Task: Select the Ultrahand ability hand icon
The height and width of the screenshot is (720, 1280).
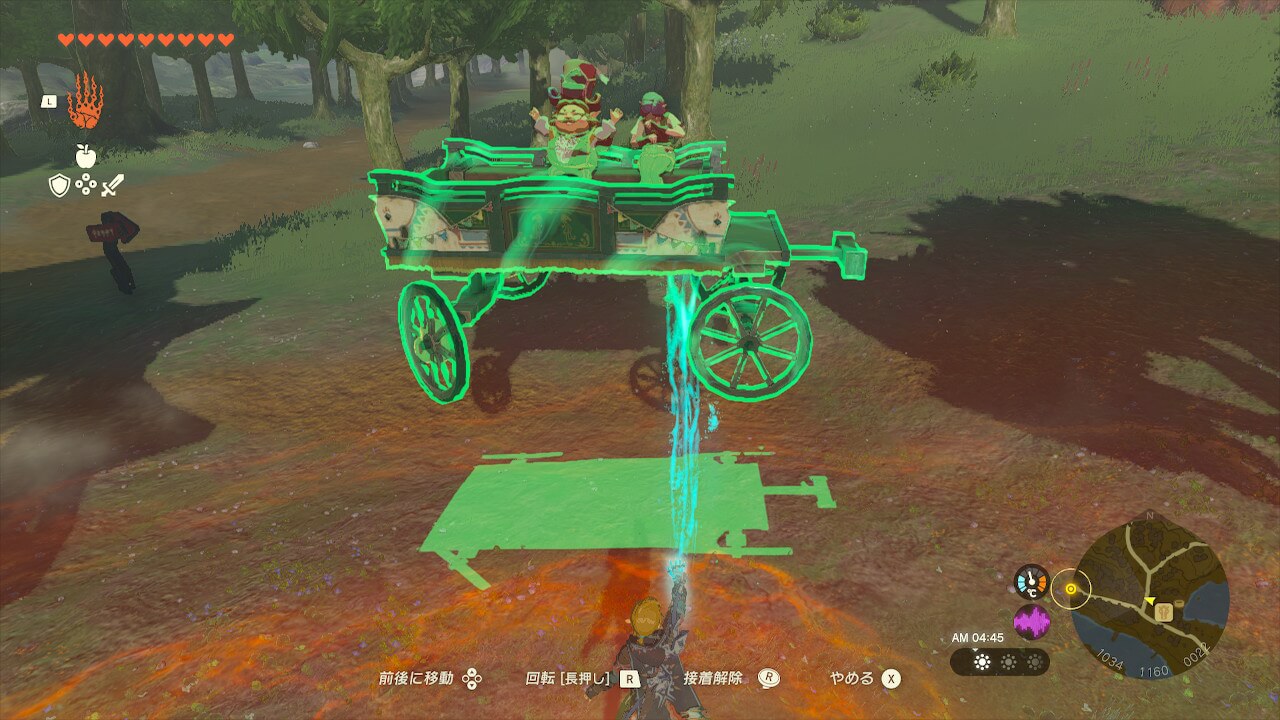Action: [85, 101]
